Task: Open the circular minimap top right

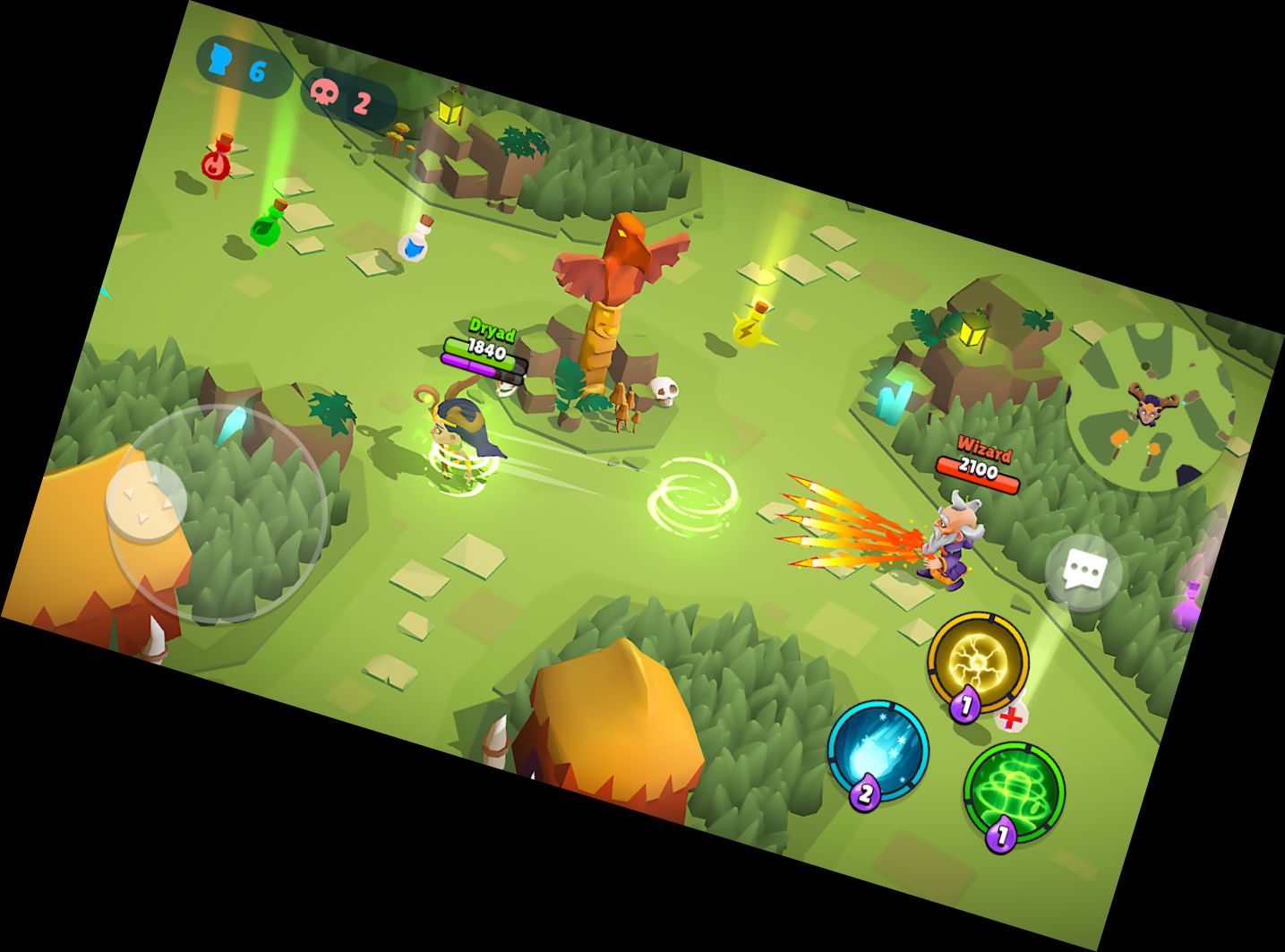Action: pyautogui.click(x=1148, y=407)
